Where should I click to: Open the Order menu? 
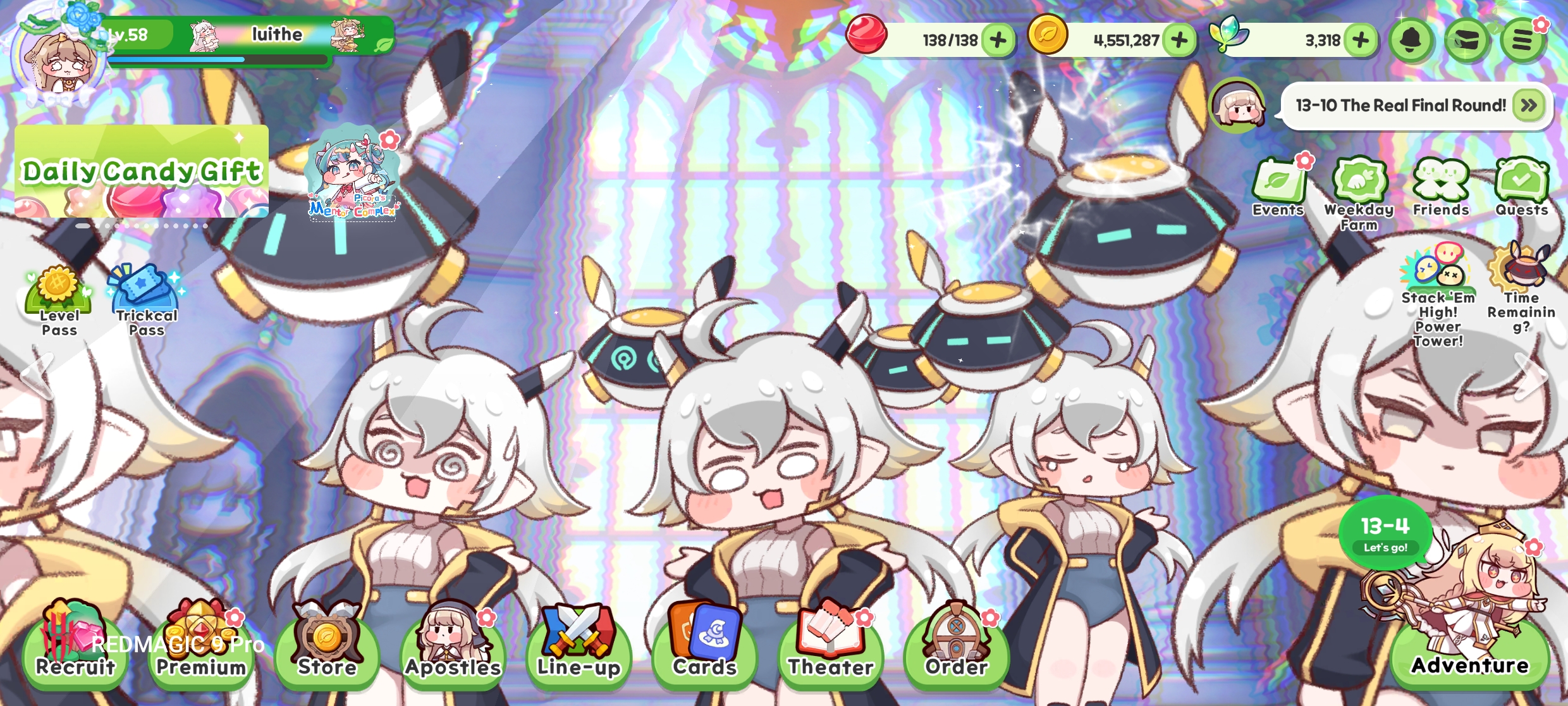click(956, 645)
